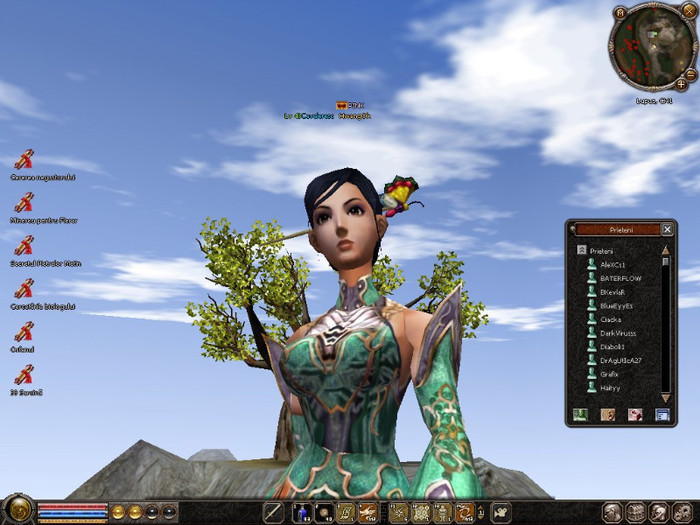Choose Diaboli1 from the friends list
The width and height of the screenshot is (700, 525).
click(613, 346)
